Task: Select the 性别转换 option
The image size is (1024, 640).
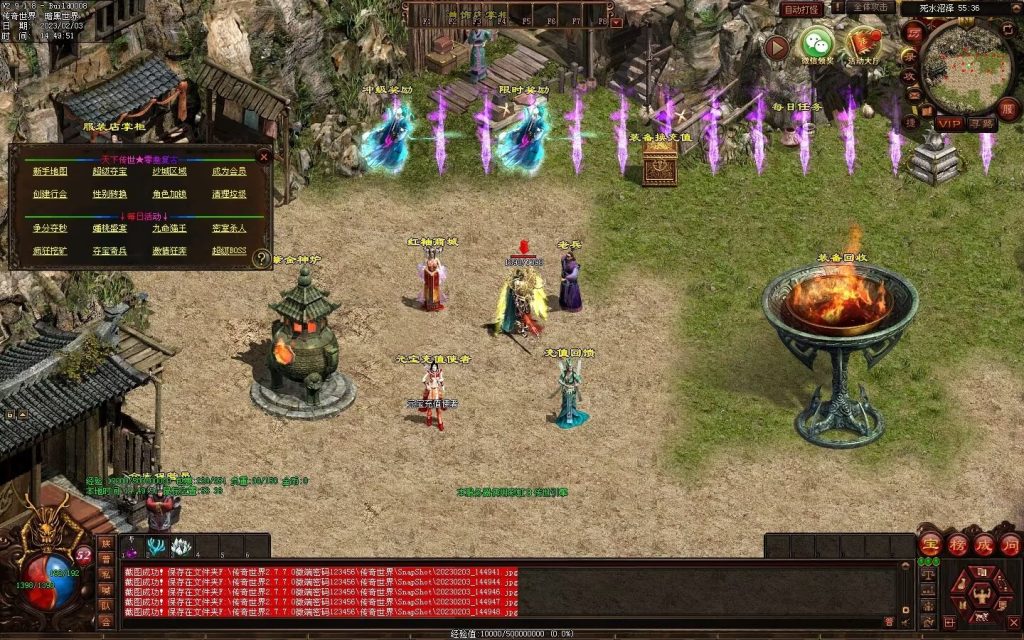Action: [110, 194]
